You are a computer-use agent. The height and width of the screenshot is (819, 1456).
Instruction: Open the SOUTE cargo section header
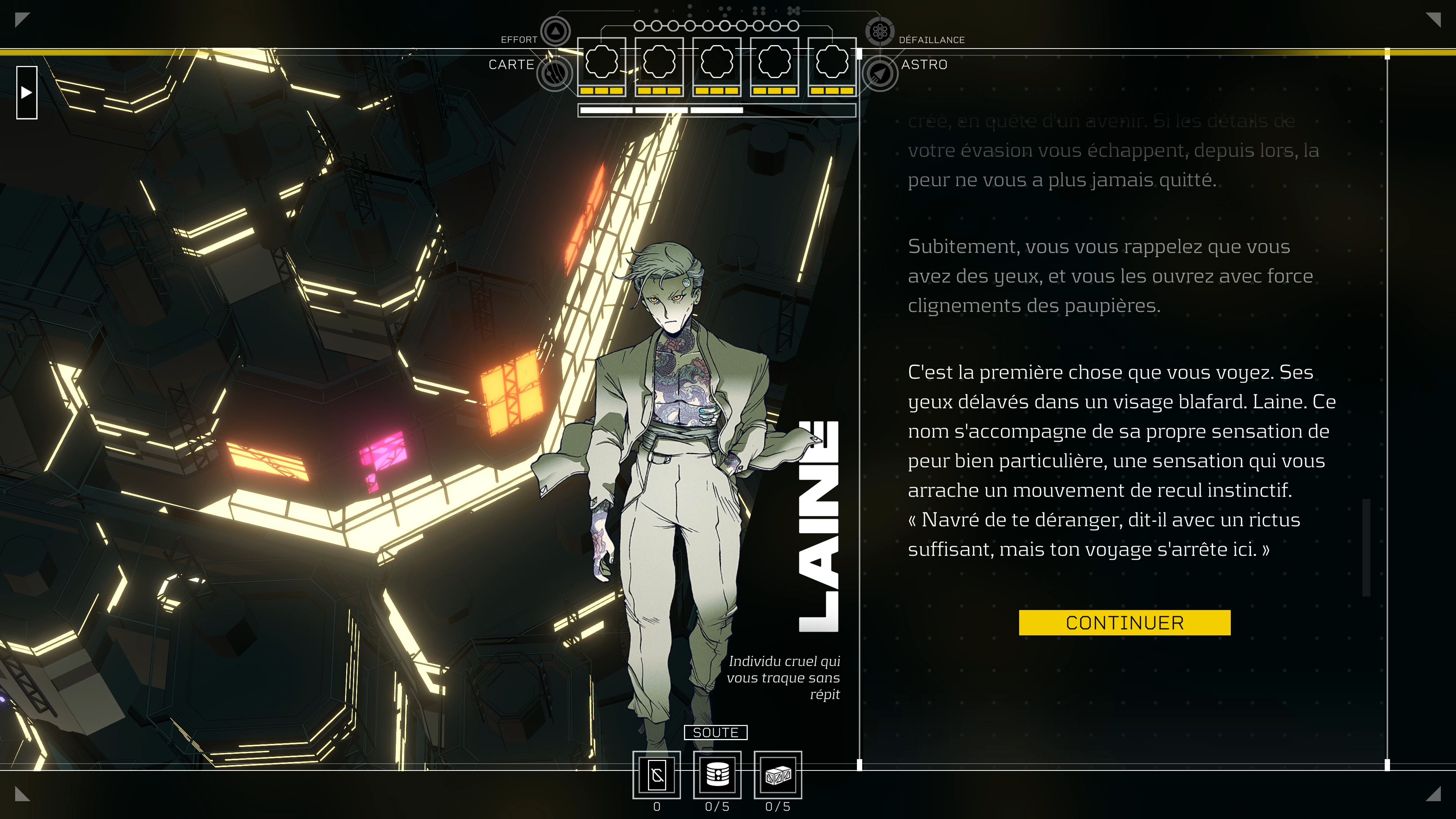point(716,732)
